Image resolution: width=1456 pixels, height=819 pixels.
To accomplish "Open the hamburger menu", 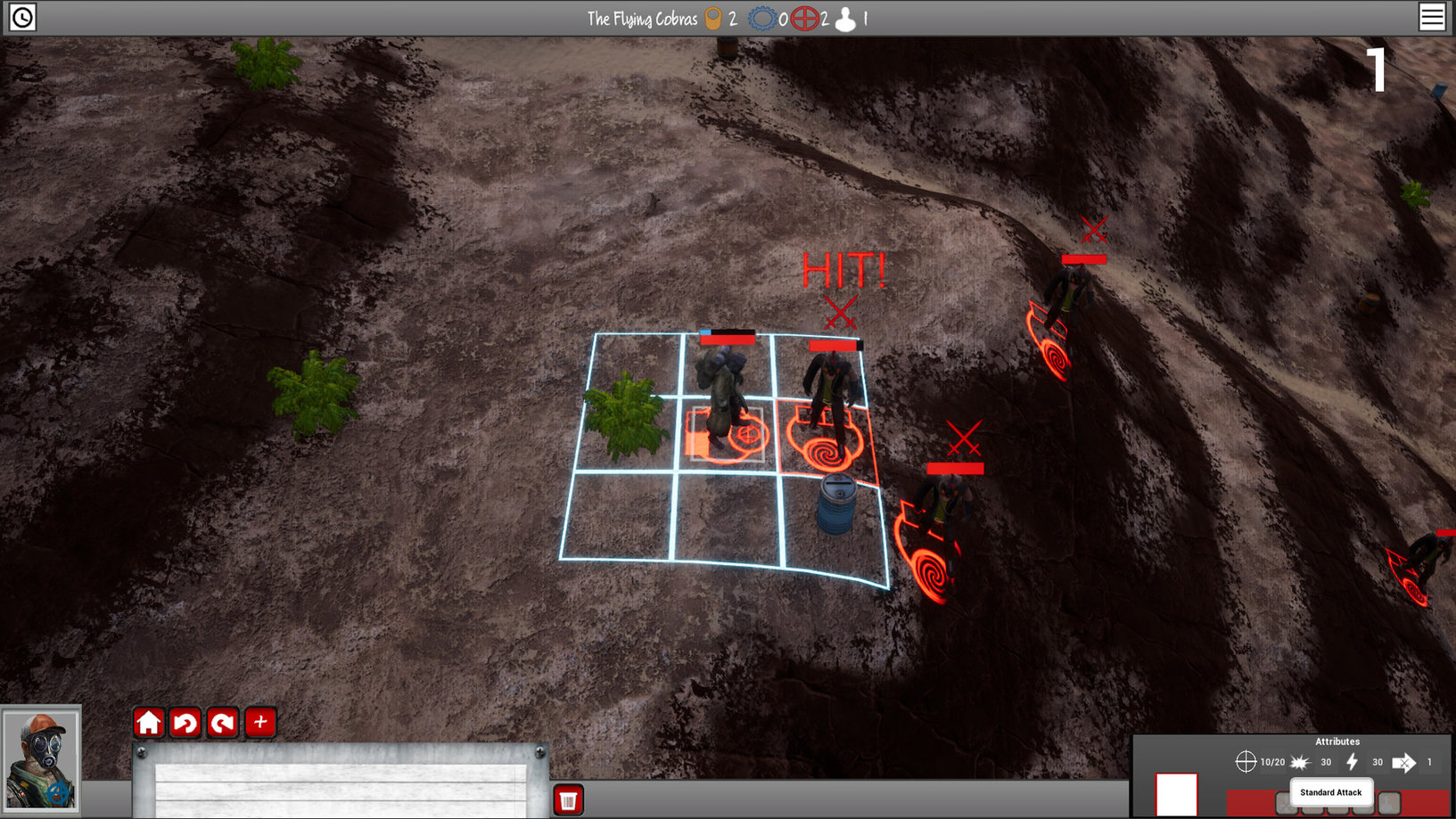I will pos(1432,17).
